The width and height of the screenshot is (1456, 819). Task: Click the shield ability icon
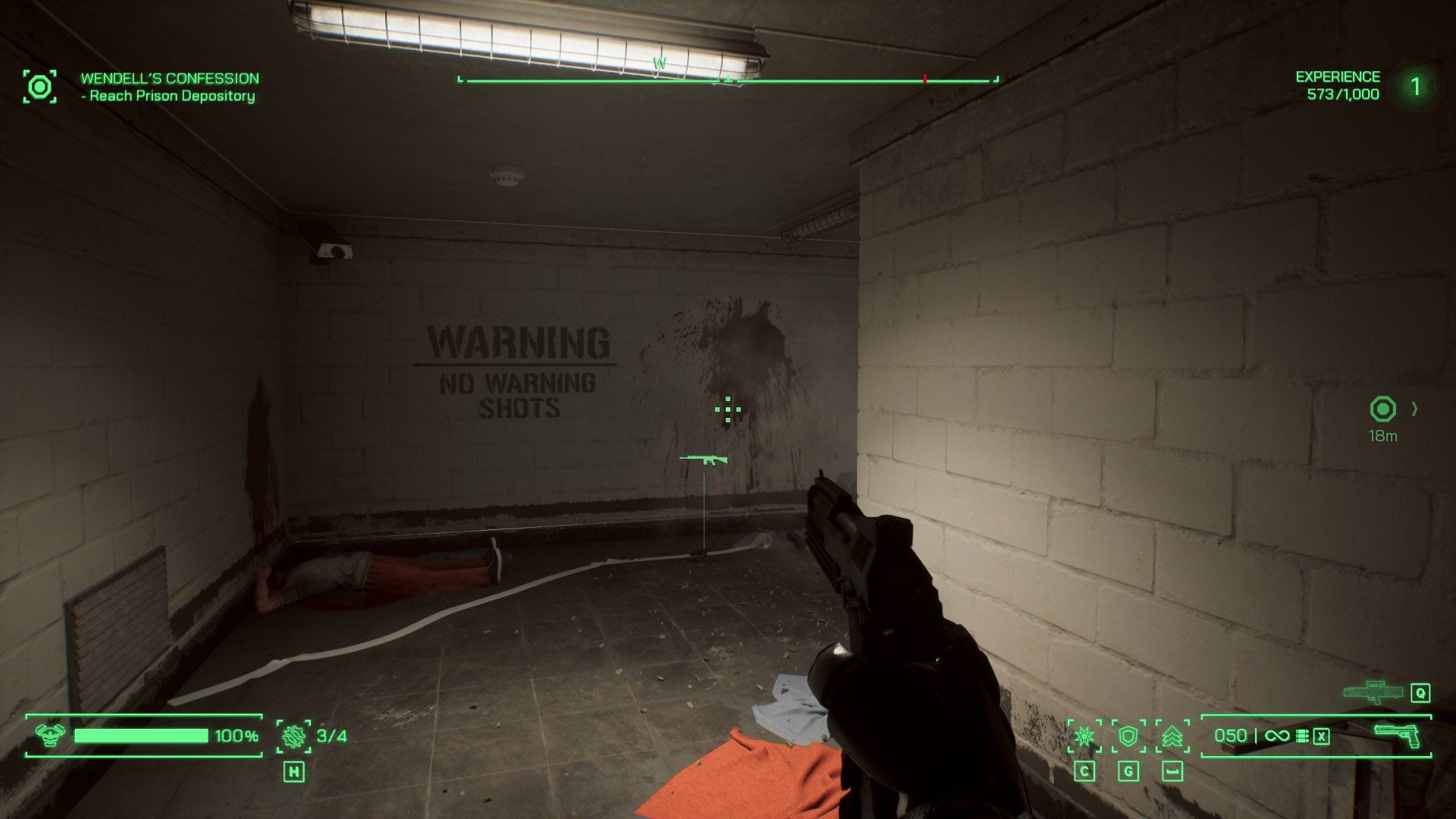point(1128,736)
